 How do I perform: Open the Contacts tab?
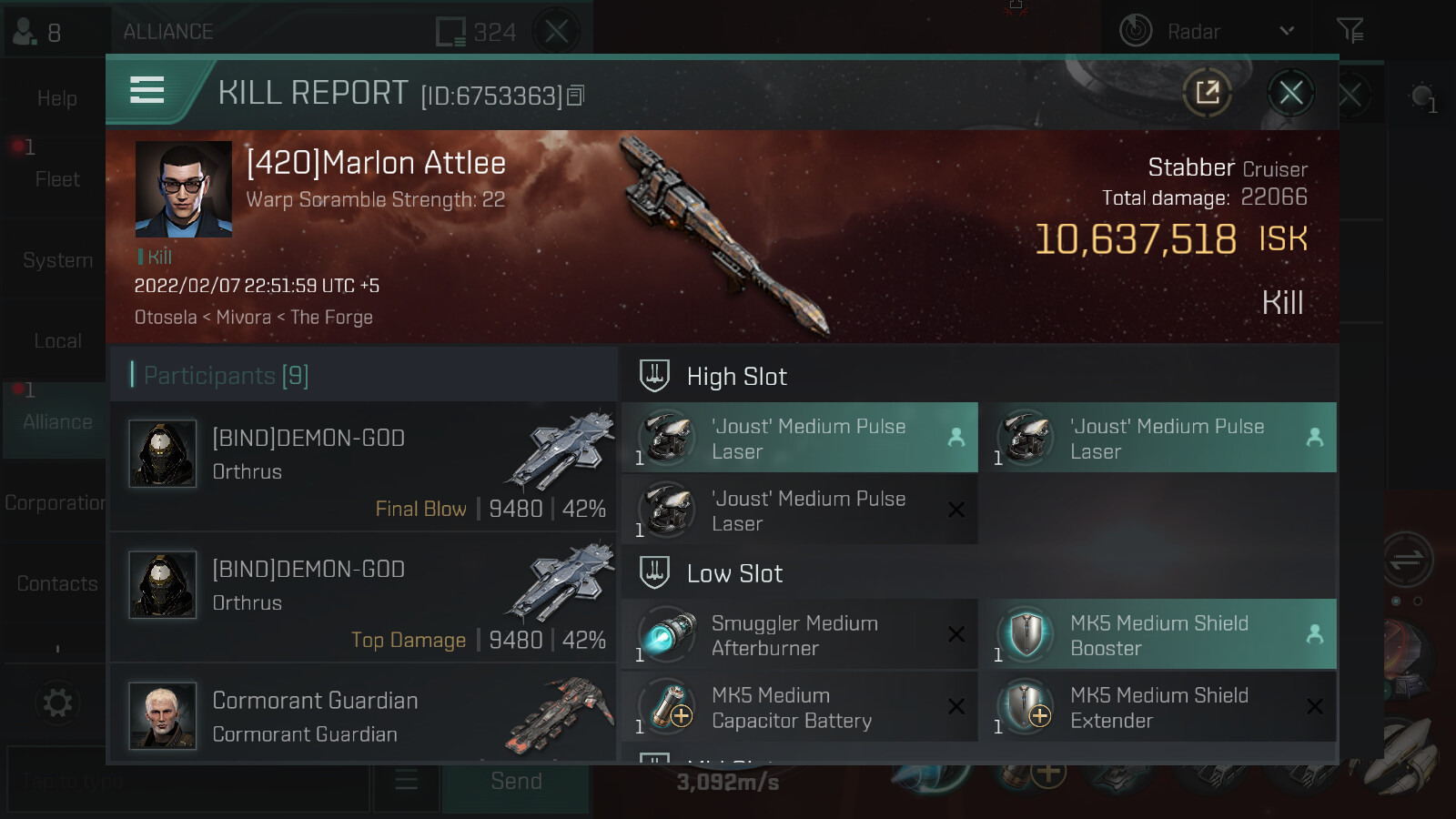coord(56,584)
